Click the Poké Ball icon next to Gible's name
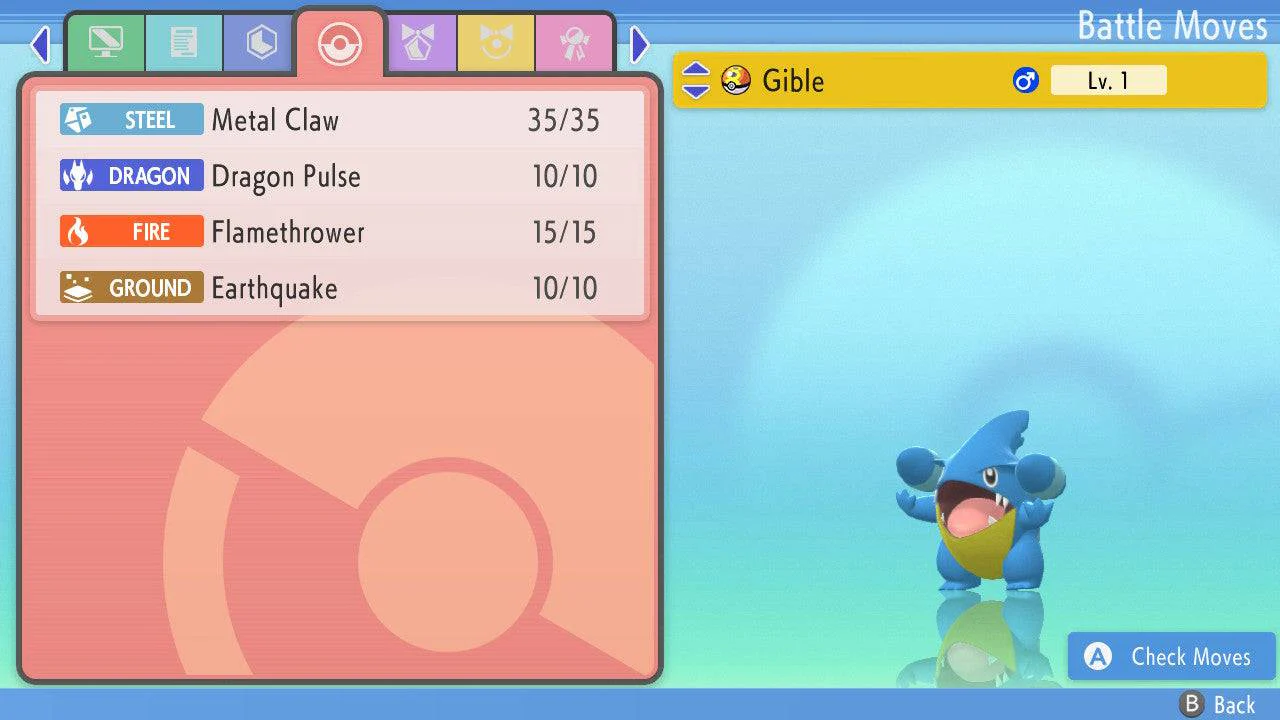 (x=735, y=81)
